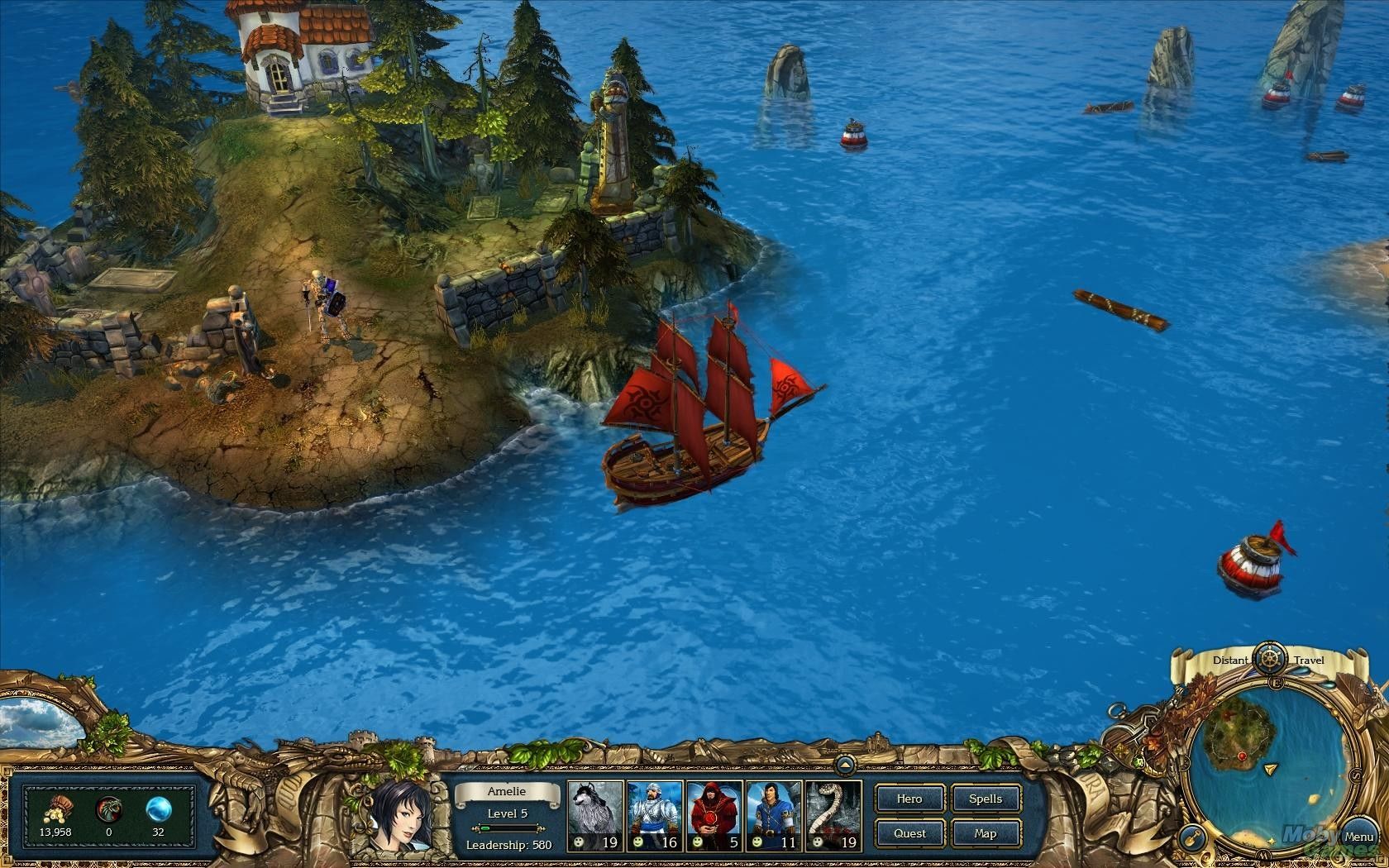
Task: Select the white snake troop slot
Action: pyautogui.click(x=834, y=816)
